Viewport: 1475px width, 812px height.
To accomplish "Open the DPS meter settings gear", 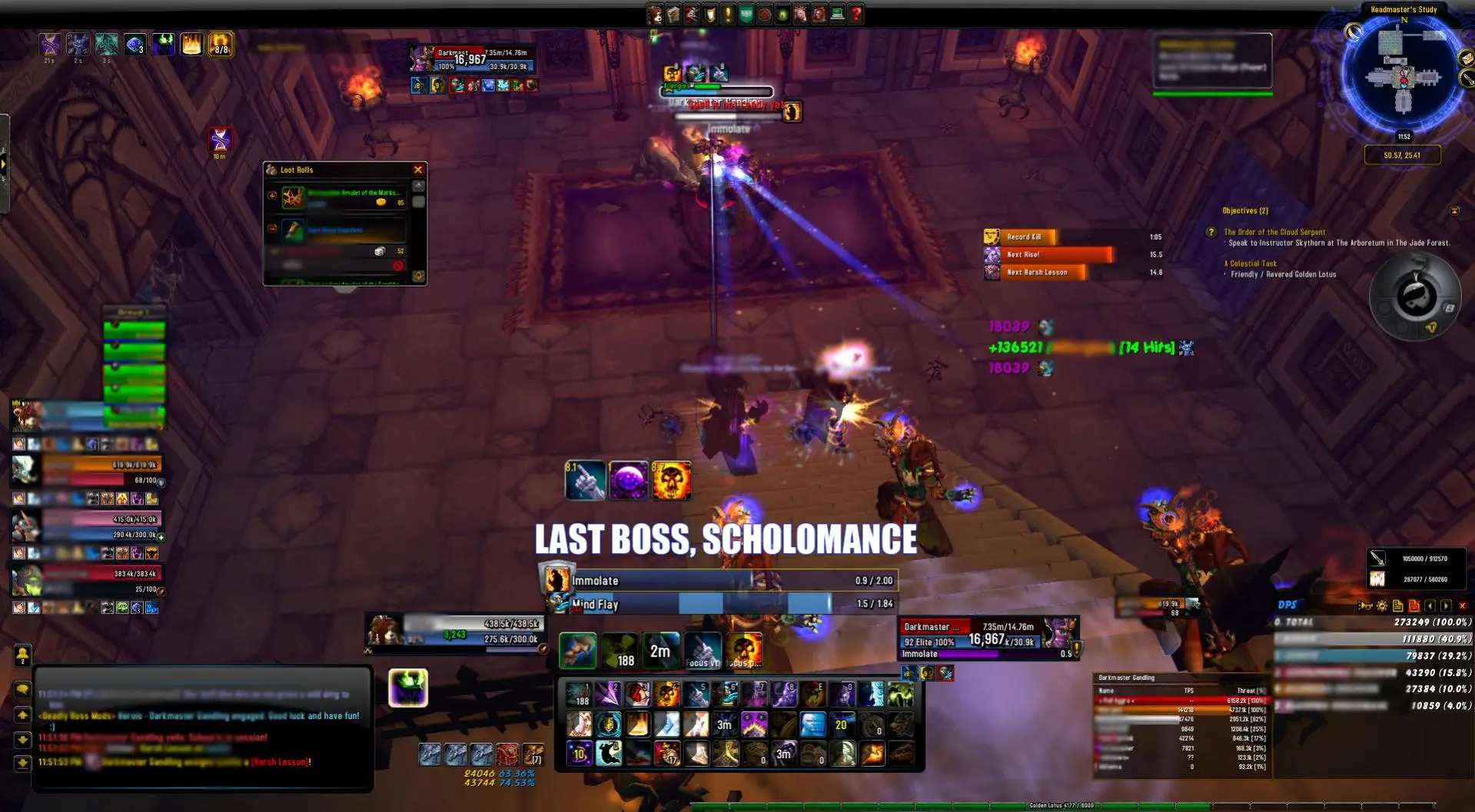I will tap(1382, 606).
